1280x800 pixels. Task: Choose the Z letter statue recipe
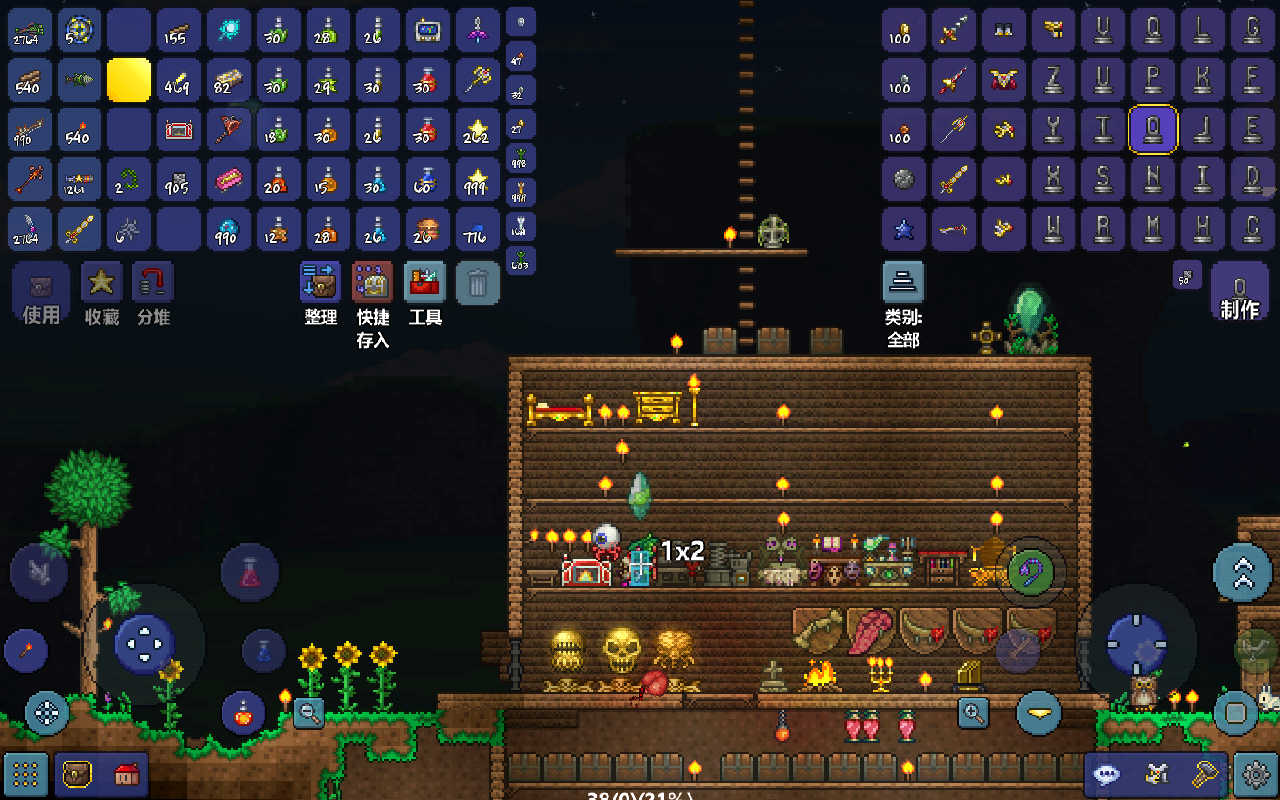1053,80
